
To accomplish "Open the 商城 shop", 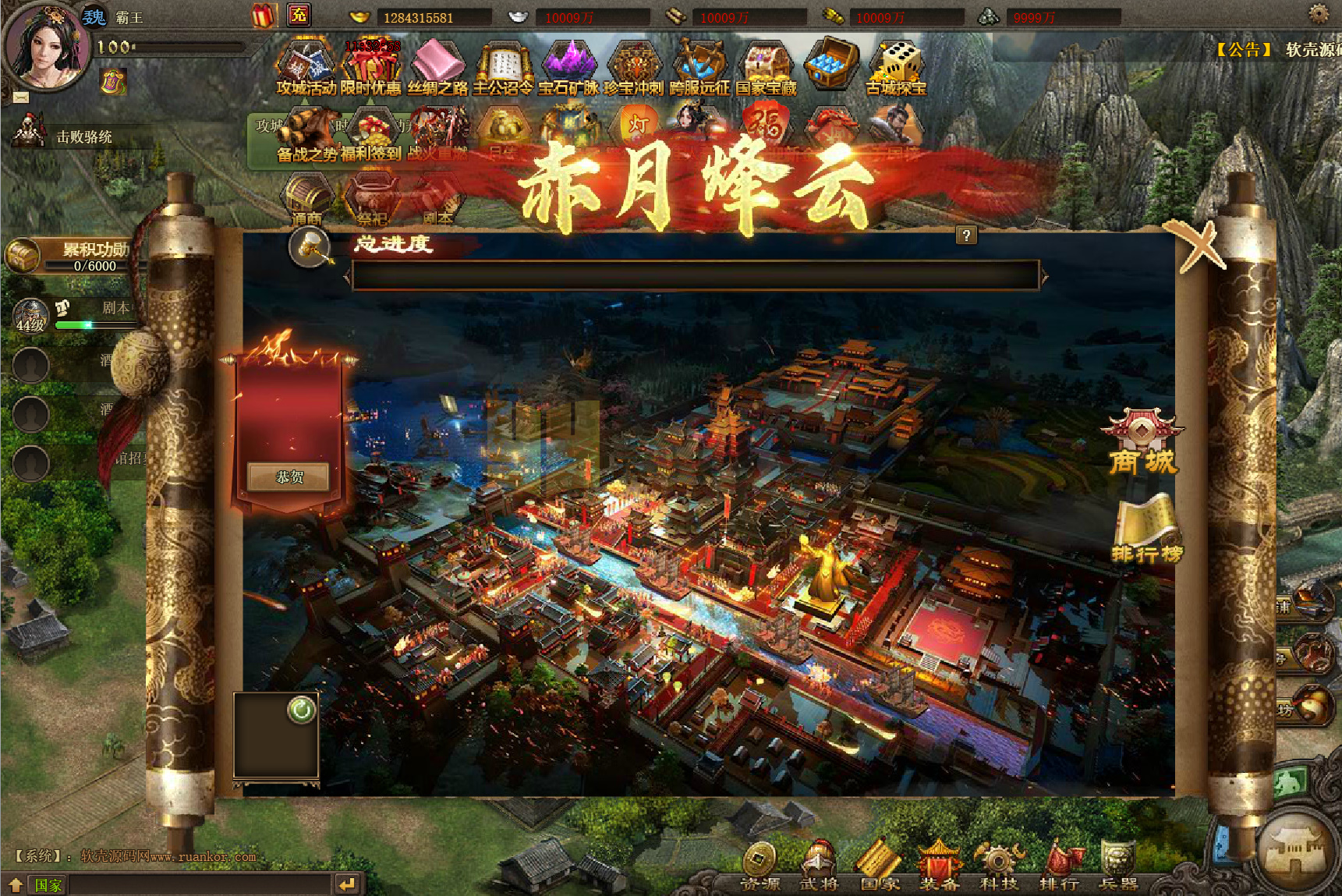I will (x=1142, y=442).
